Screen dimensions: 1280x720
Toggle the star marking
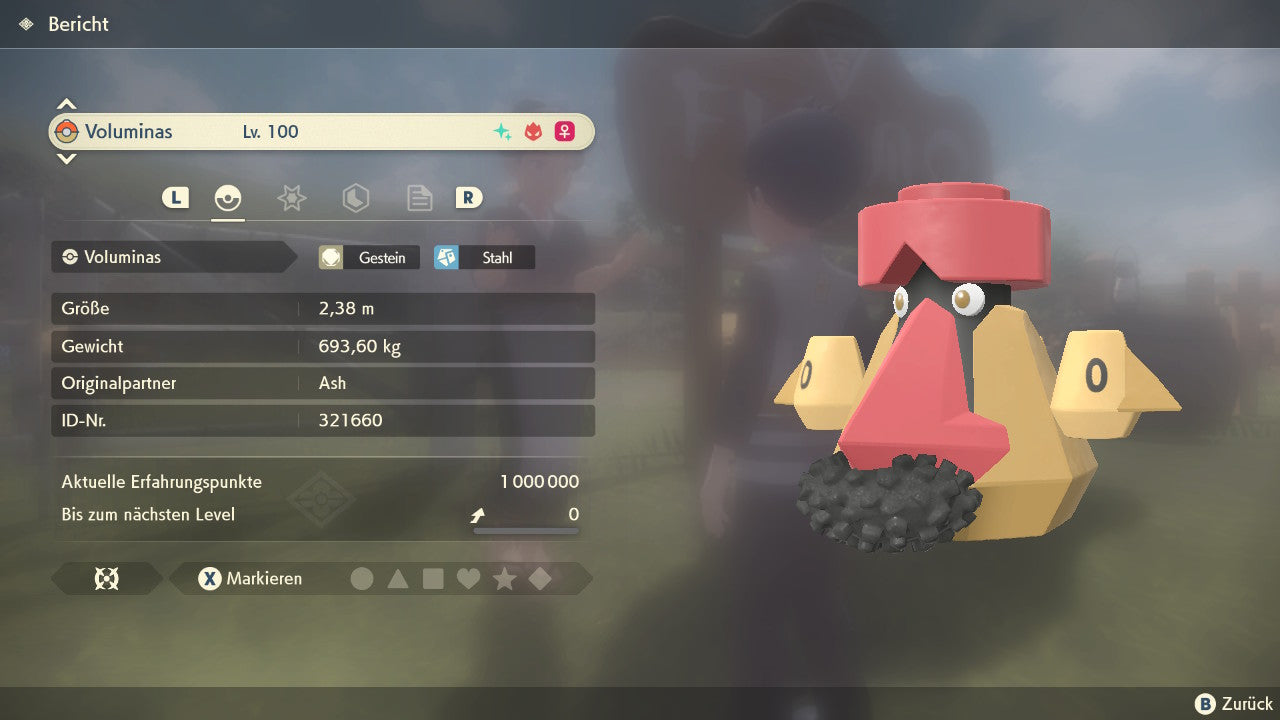pyautogui.click(x=505, y=579)
